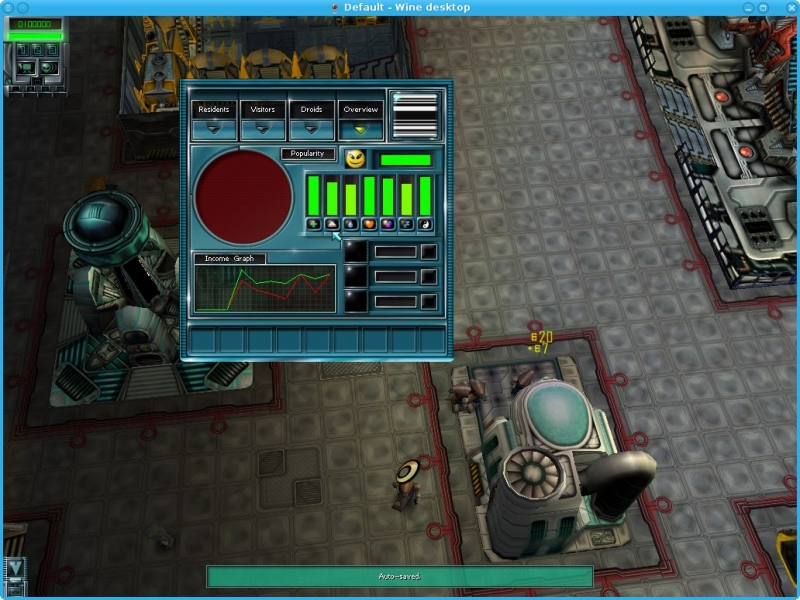Screen dimensions: 800x600
Task: Click the Income Graph chart
Action: click(x=265, y=288)
